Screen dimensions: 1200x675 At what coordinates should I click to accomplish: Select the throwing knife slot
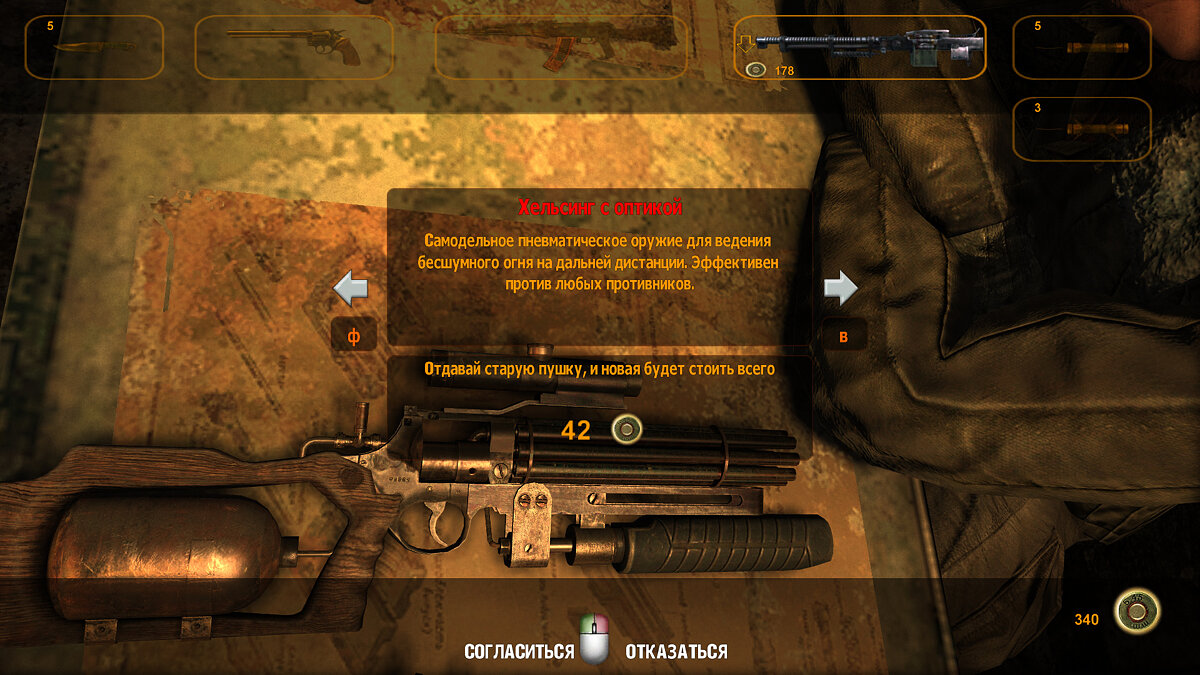[94, 47]
